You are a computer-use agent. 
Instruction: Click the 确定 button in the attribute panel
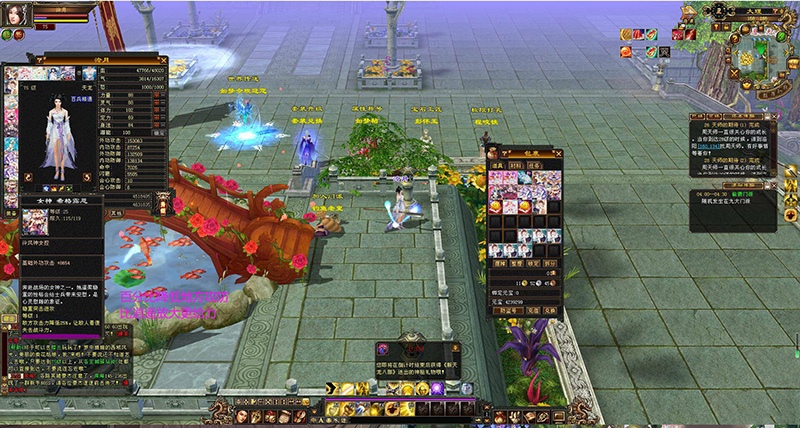(x=160, y=131)
